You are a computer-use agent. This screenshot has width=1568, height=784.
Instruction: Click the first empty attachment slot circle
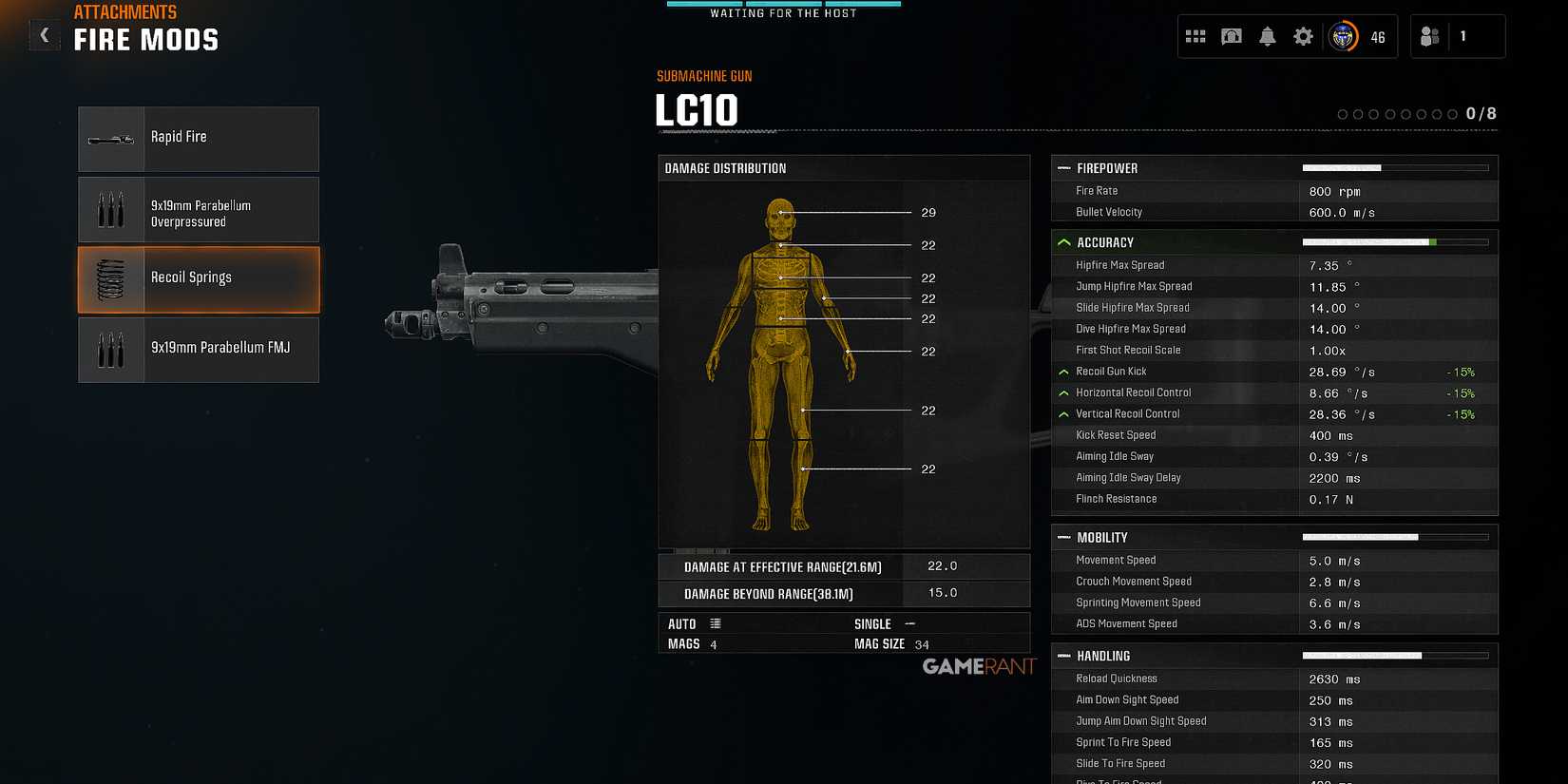(1342, 113)
